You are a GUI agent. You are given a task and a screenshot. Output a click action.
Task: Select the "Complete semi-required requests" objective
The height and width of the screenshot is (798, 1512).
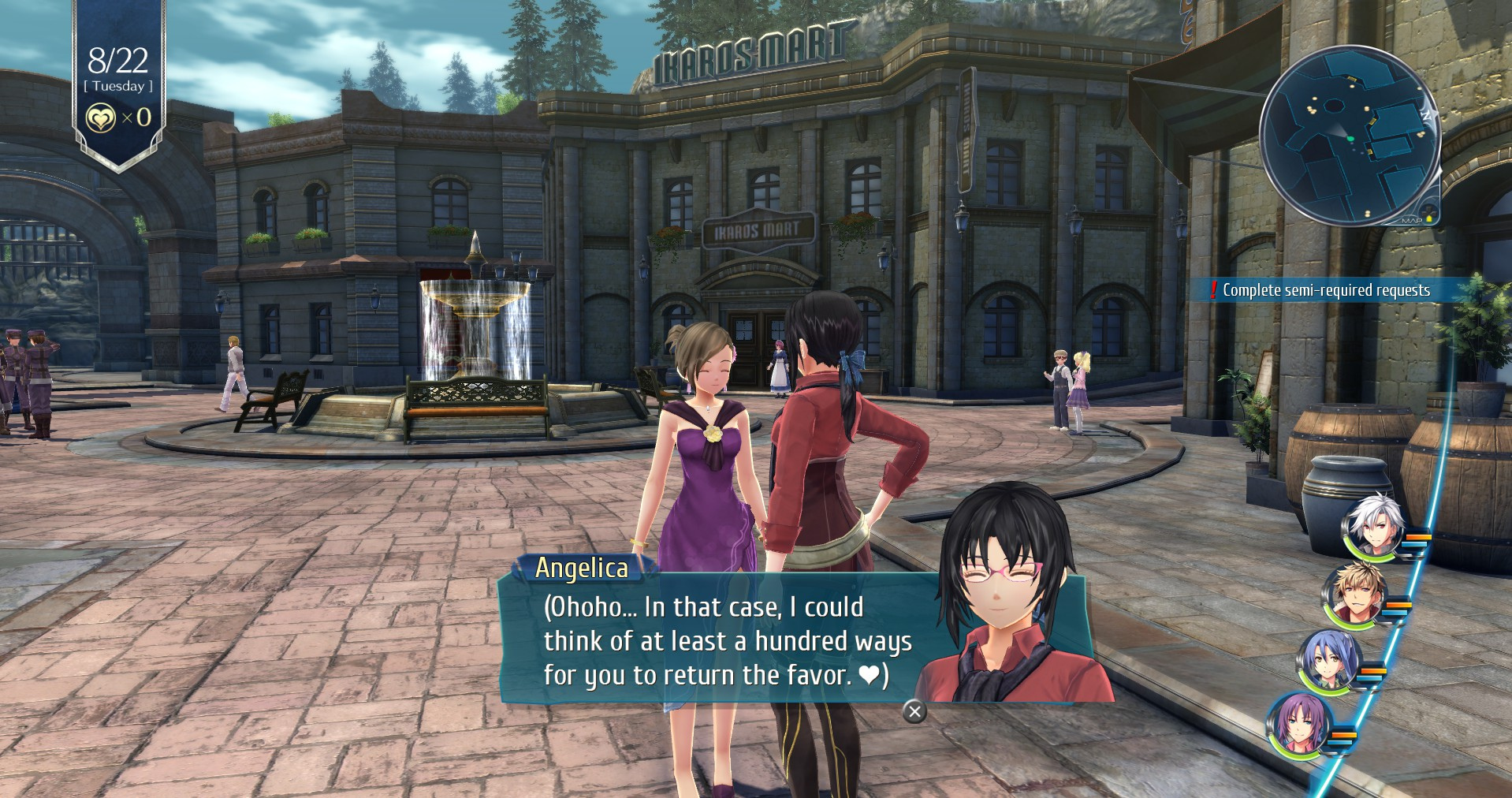(x=1325, y=290)
